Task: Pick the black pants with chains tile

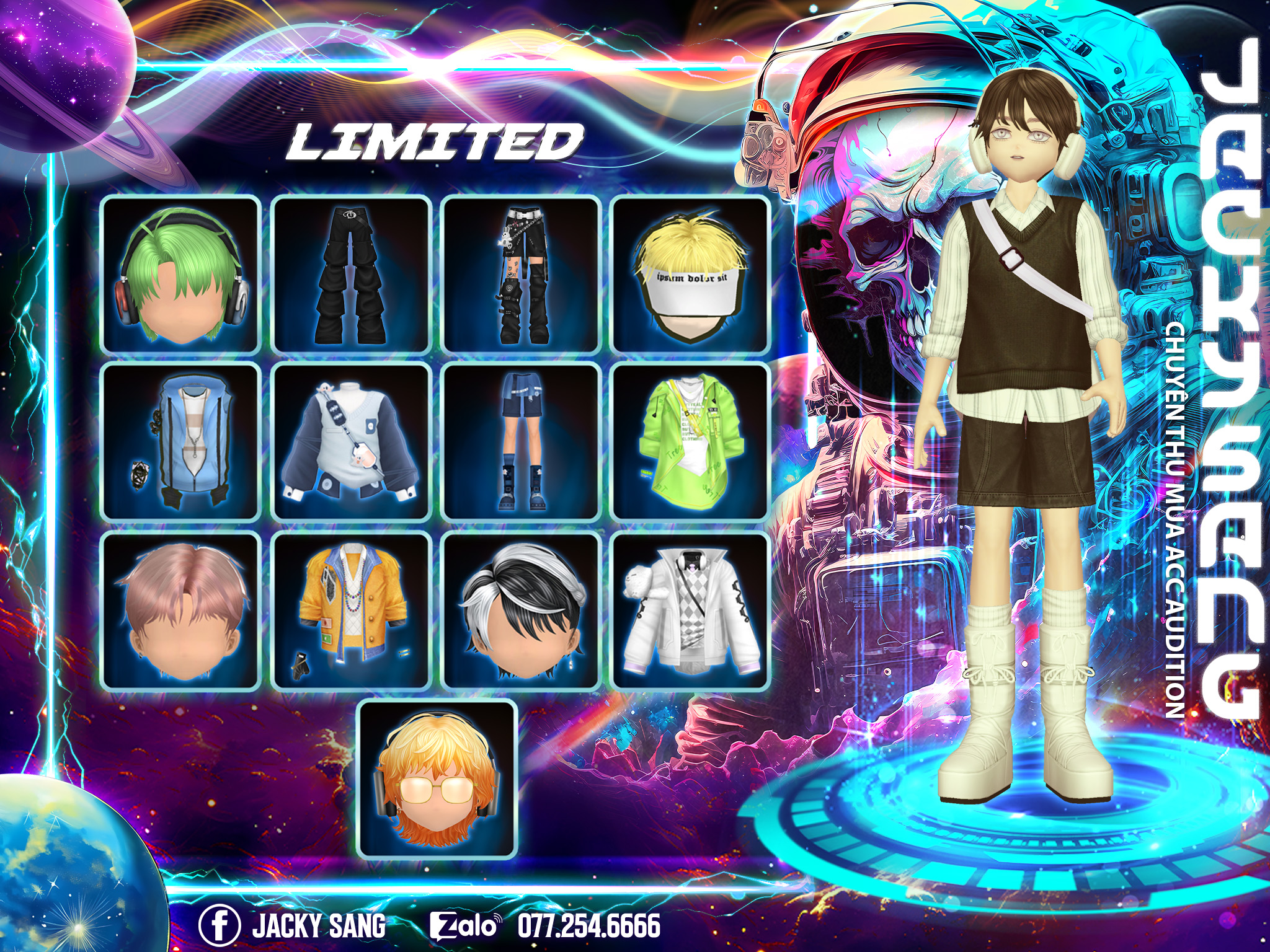Action: click(521, 274)
